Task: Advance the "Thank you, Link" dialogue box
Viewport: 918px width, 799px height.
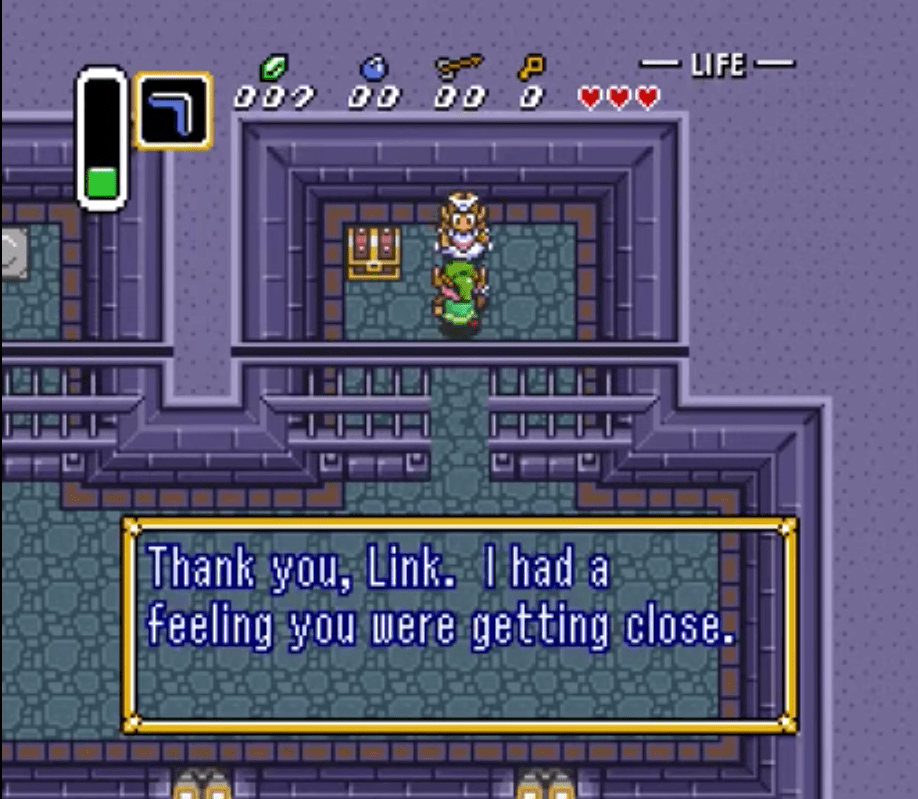Action: coord(459,624)
